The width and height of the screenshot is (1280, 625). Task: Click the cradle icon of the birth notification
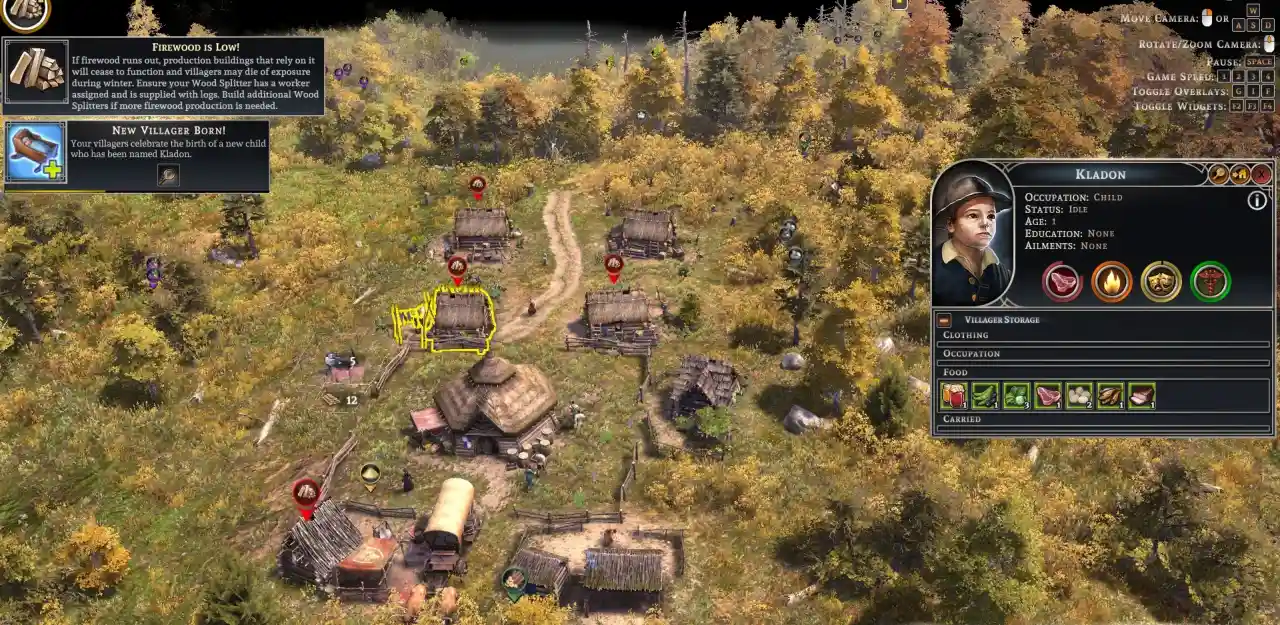tap(36, 152)
